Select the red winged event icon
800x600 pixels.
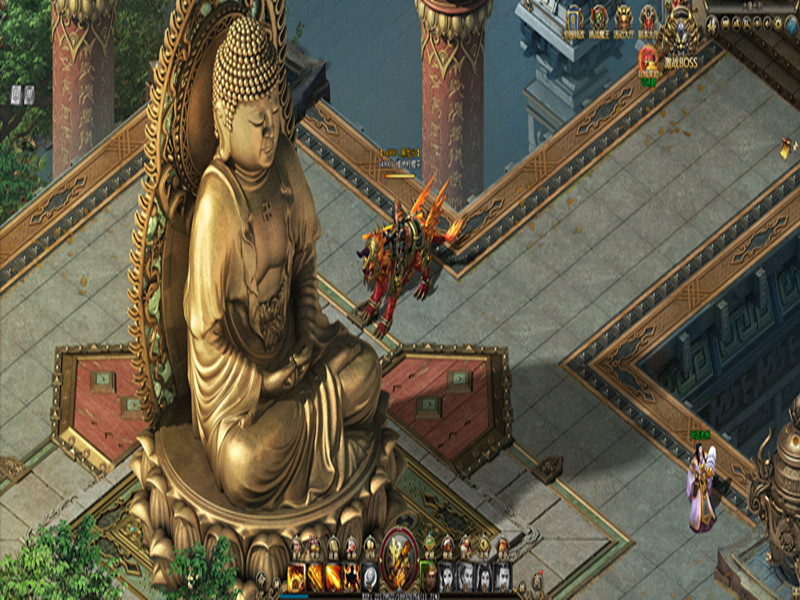(648, 20)
